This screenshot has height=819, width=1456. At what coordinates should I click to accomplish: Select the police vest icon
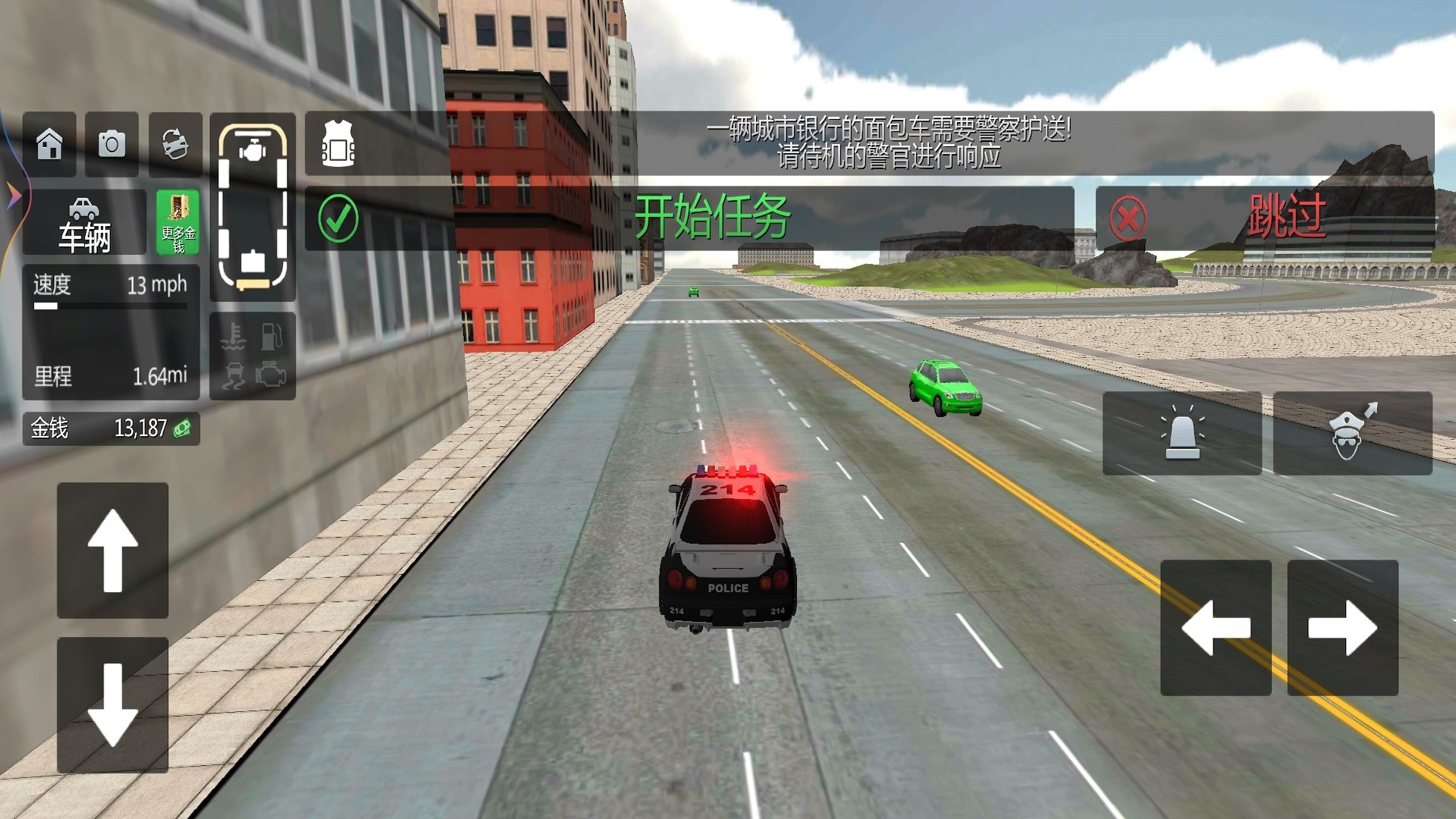[x=338, y=144]
